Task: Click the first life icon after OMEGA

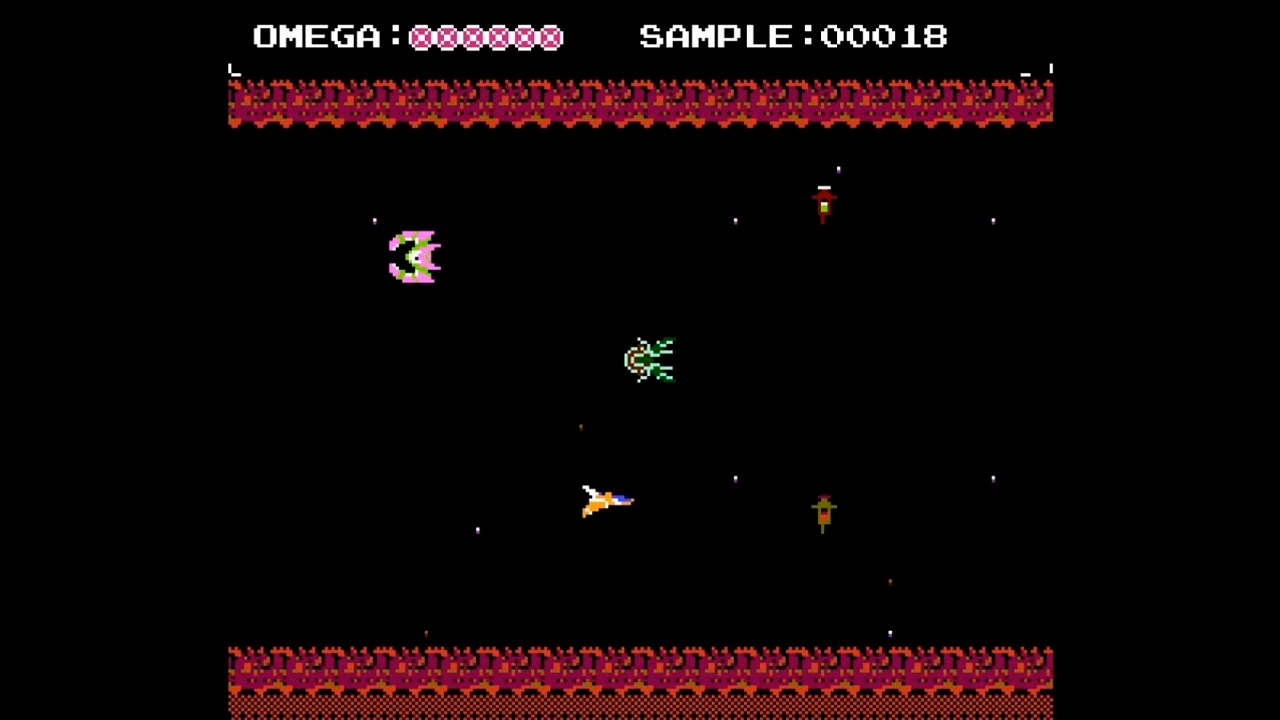Action: click(421, 37)
